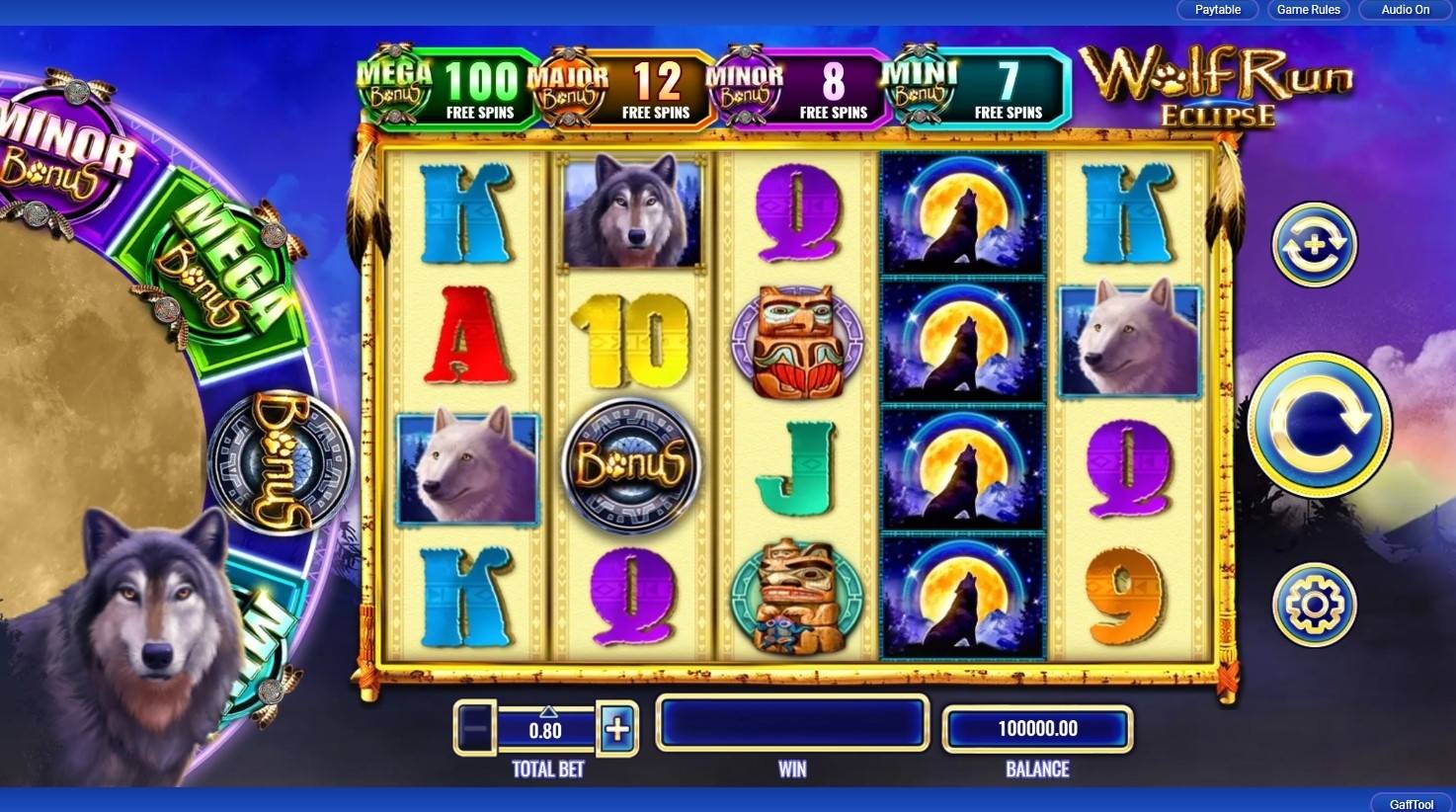The image size is (1456, 812).
Task: Open settings with the gear icon
Action: pos(1314,605)
